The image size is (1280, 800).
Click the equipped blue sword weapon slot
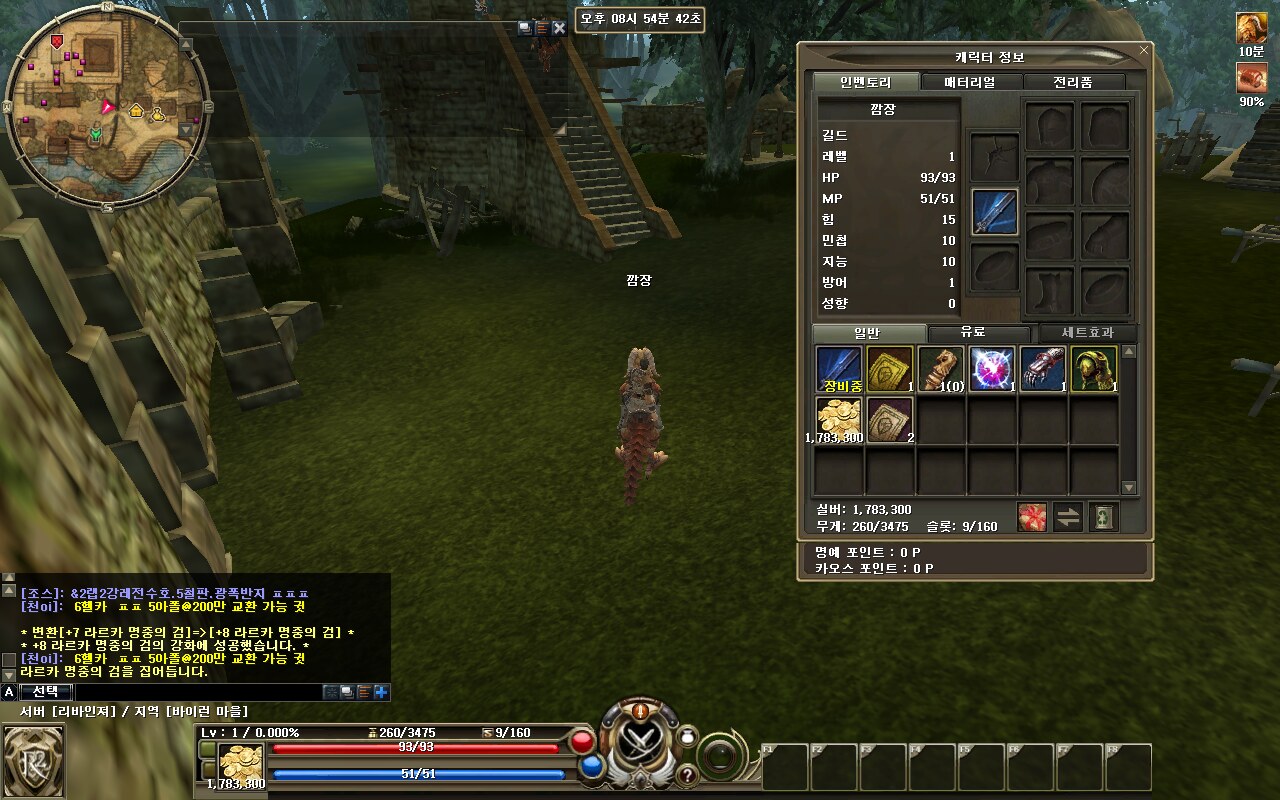click(x=994, y=212)
